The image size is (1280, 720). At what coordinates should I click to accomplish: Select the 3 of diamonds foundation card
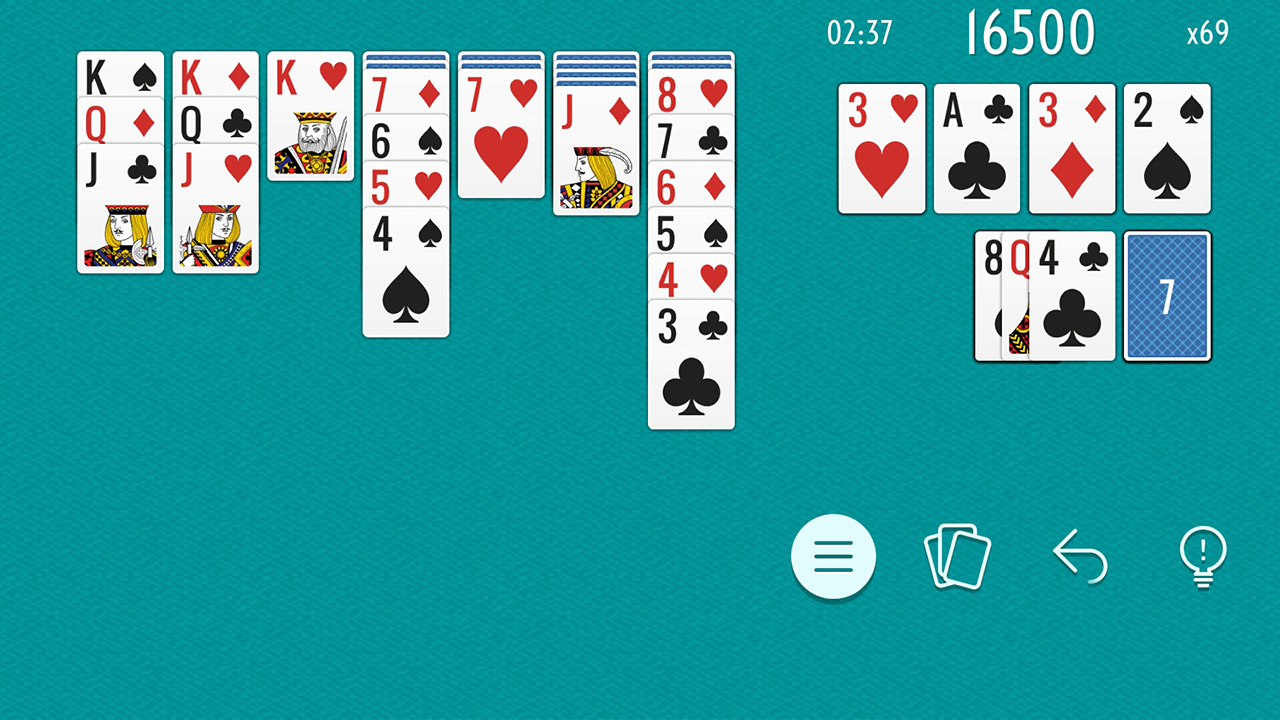(x=1072, y=148)
